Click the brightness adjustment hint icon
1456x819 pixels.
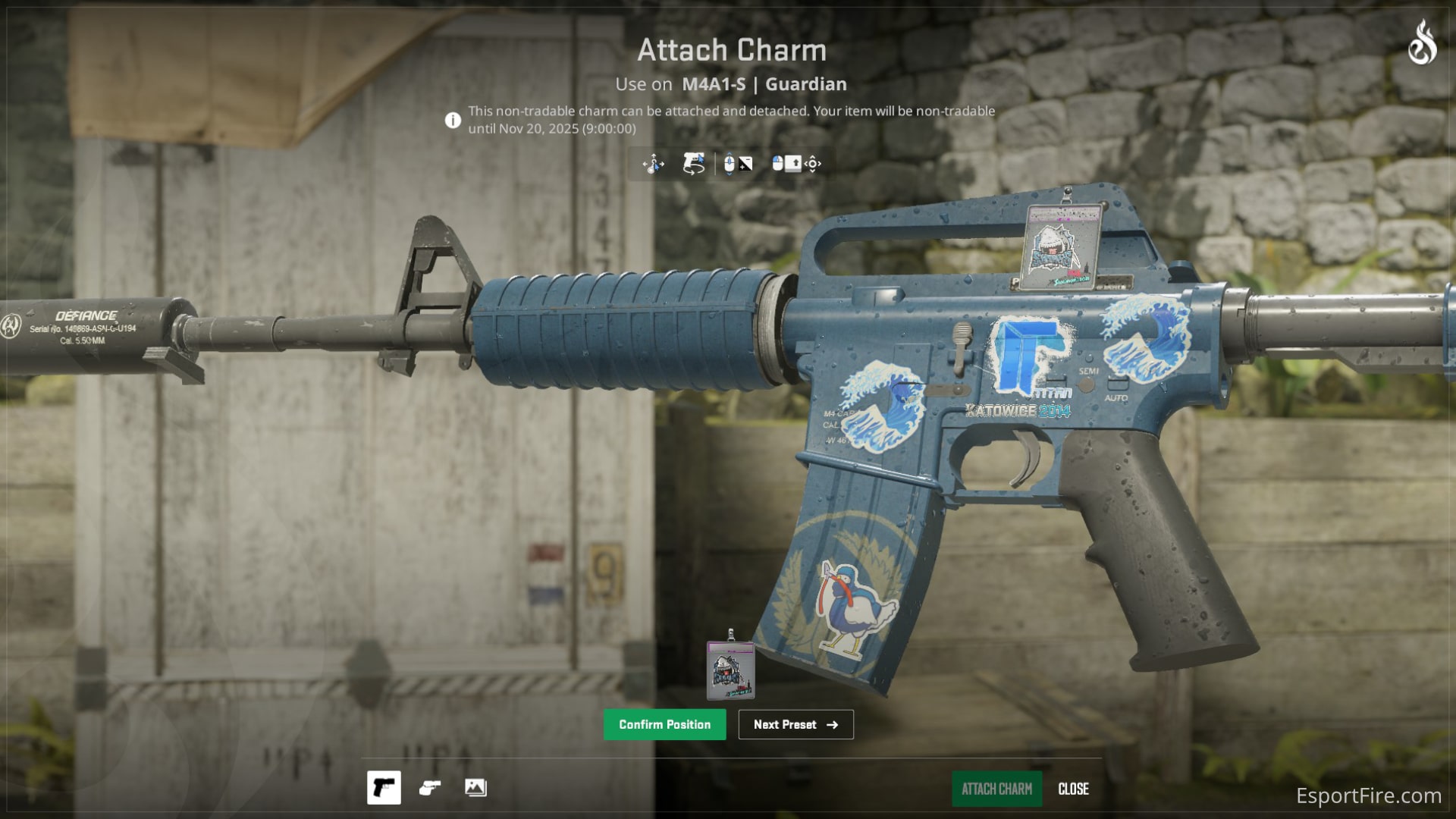(745, 164)
